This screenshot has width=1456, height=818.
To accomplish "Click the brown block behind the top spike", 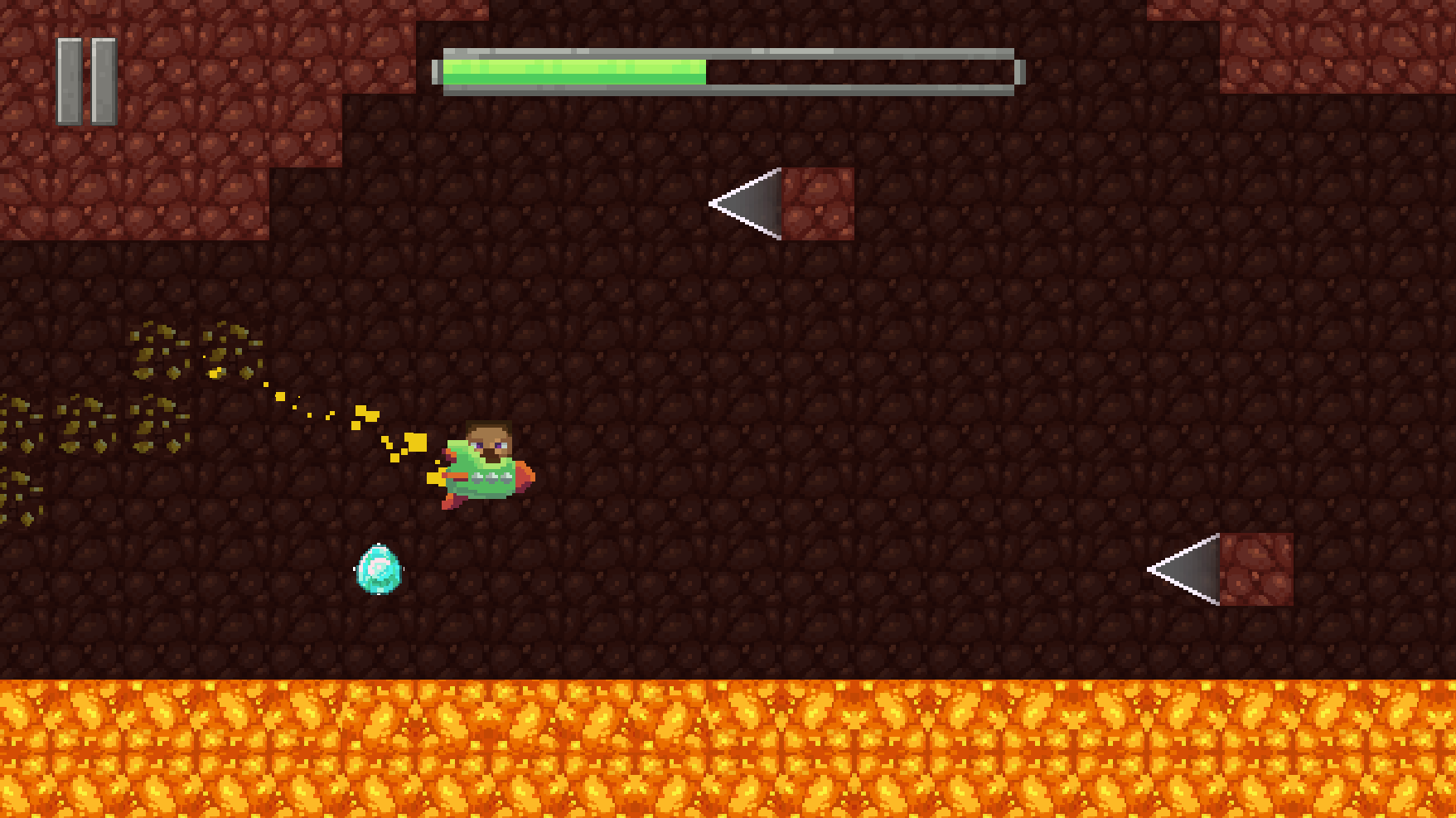I will coord(816,205).
